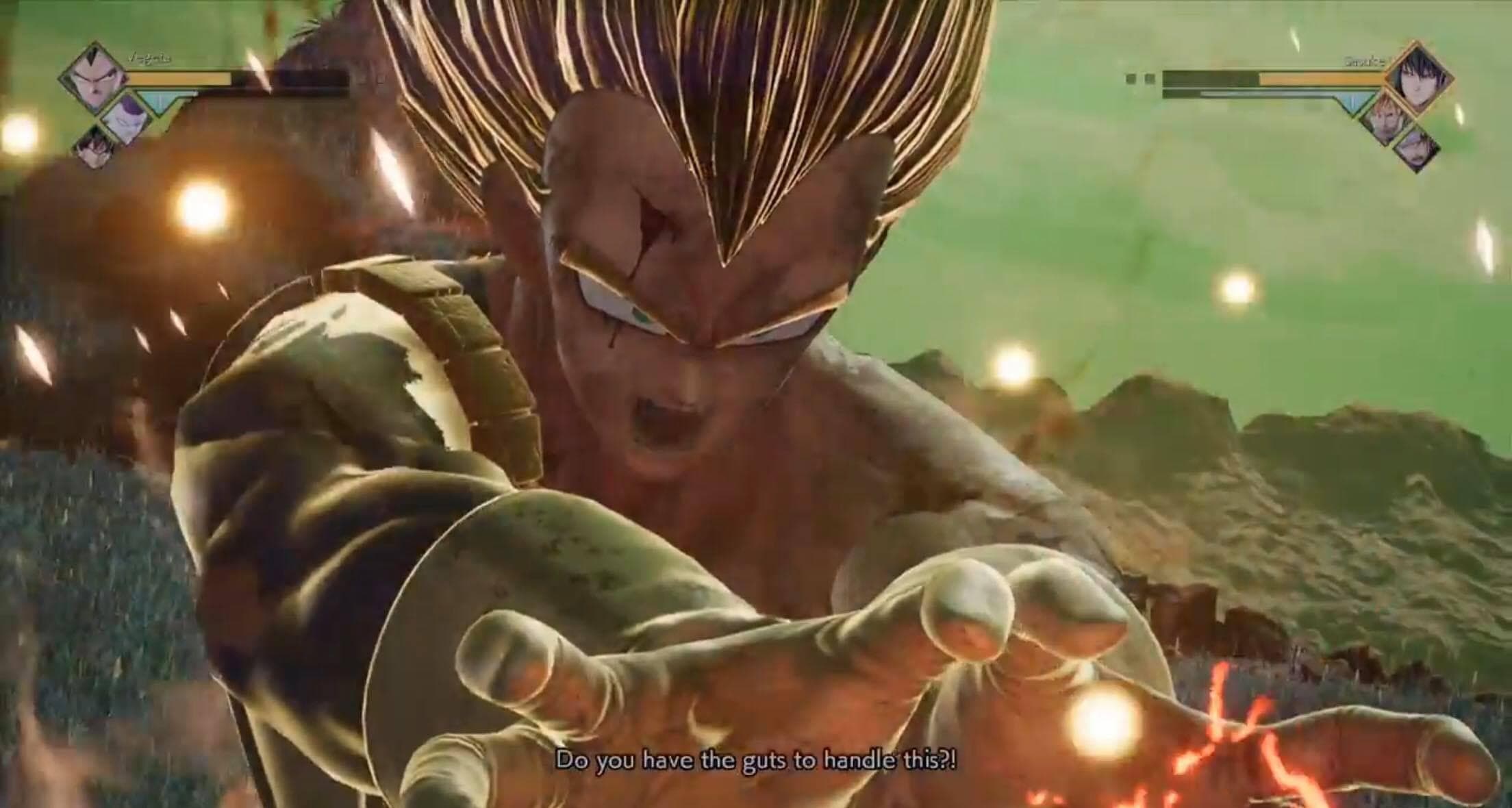This screenshot has height=808, width=1512.
Task: Select the Vegeta name label
Action: [147, 58]
